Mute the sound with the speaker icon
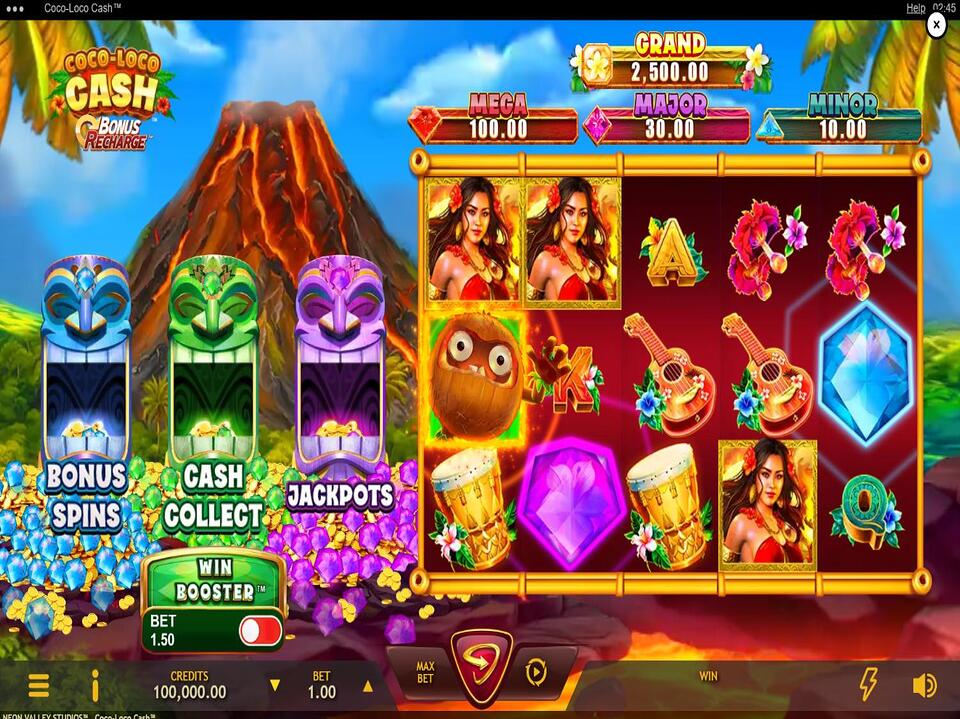The height and width of the screenshot is (719, 960). click(x=925, y=685)
